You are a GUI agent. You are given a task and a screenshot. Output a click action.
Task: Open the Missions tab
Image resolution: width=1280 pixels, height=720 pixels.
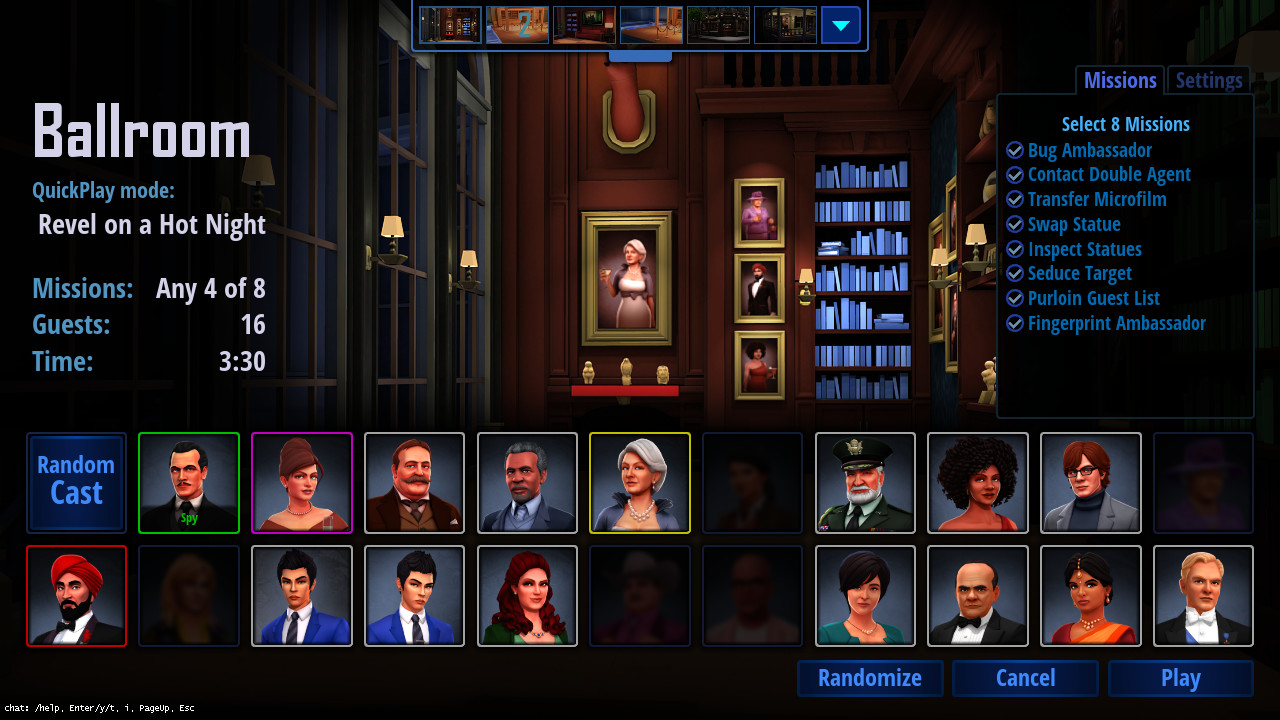pos(1119,80)
